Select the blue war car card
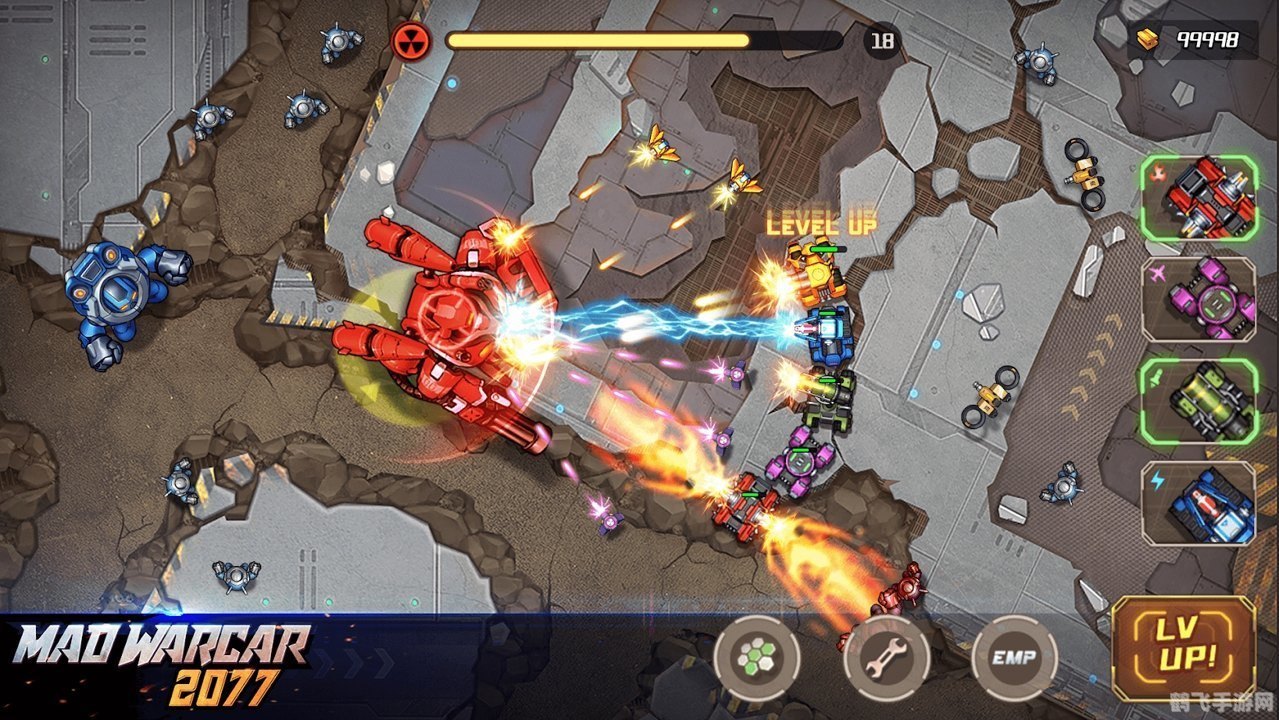This screenshot has width=1279, height=720. [1198, 503]
